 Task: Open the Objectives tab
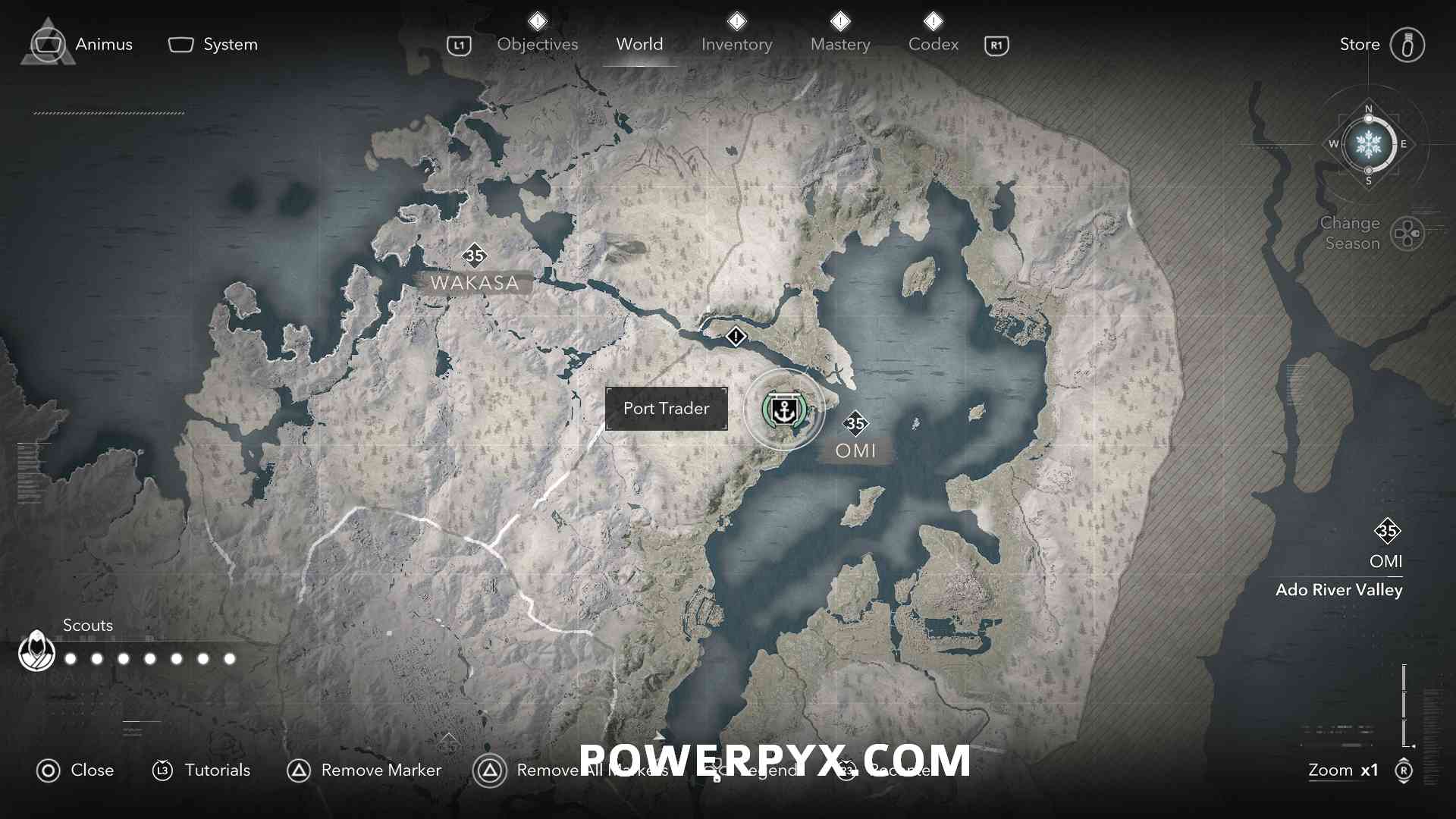pos(537,45)
